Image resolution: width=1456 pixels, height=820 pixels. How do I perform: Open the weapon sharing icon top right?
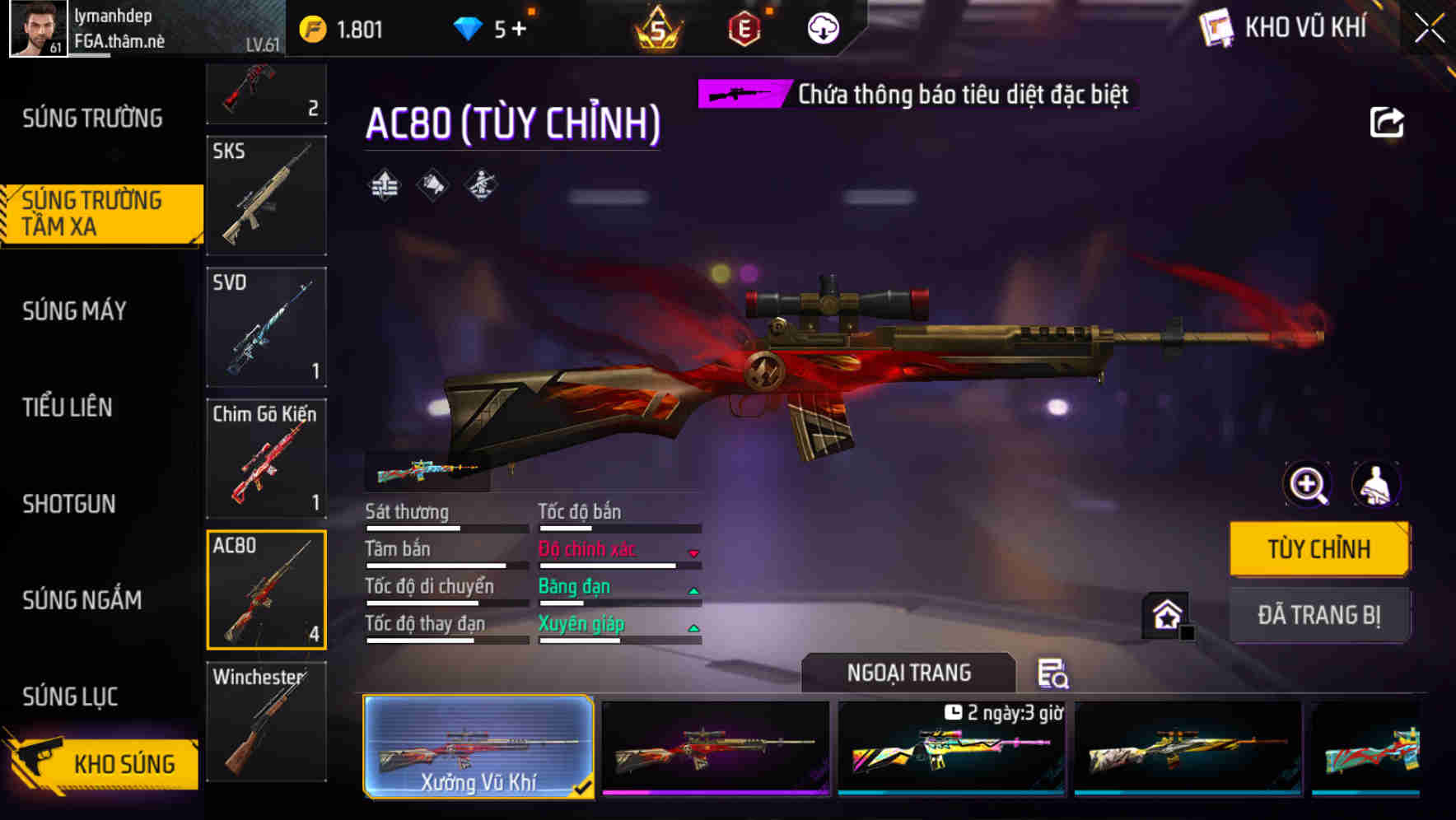pyautogui.click(x=1388, y=121)
